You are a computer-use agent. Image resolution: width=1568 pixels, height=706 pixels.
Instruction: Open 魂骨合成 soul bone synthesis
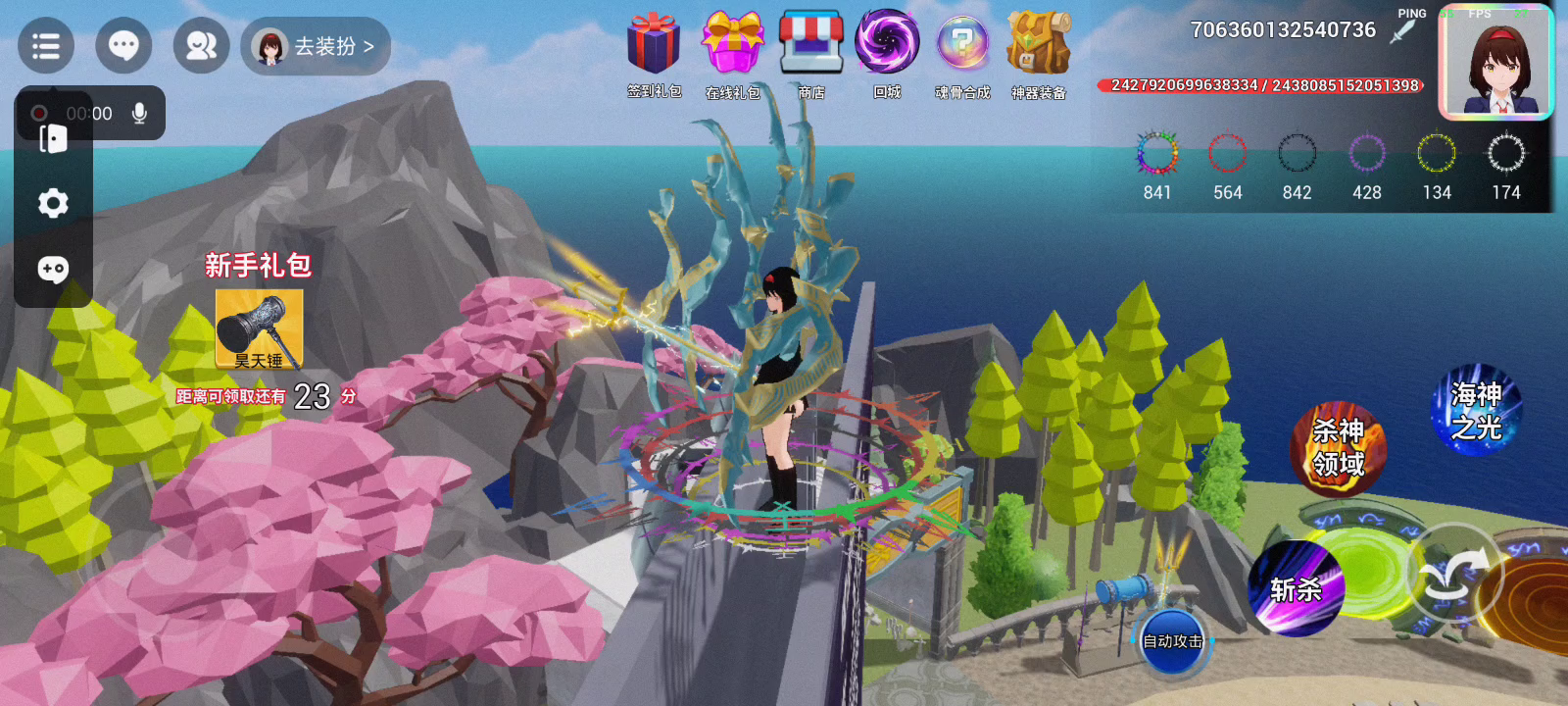pos(962,44)
